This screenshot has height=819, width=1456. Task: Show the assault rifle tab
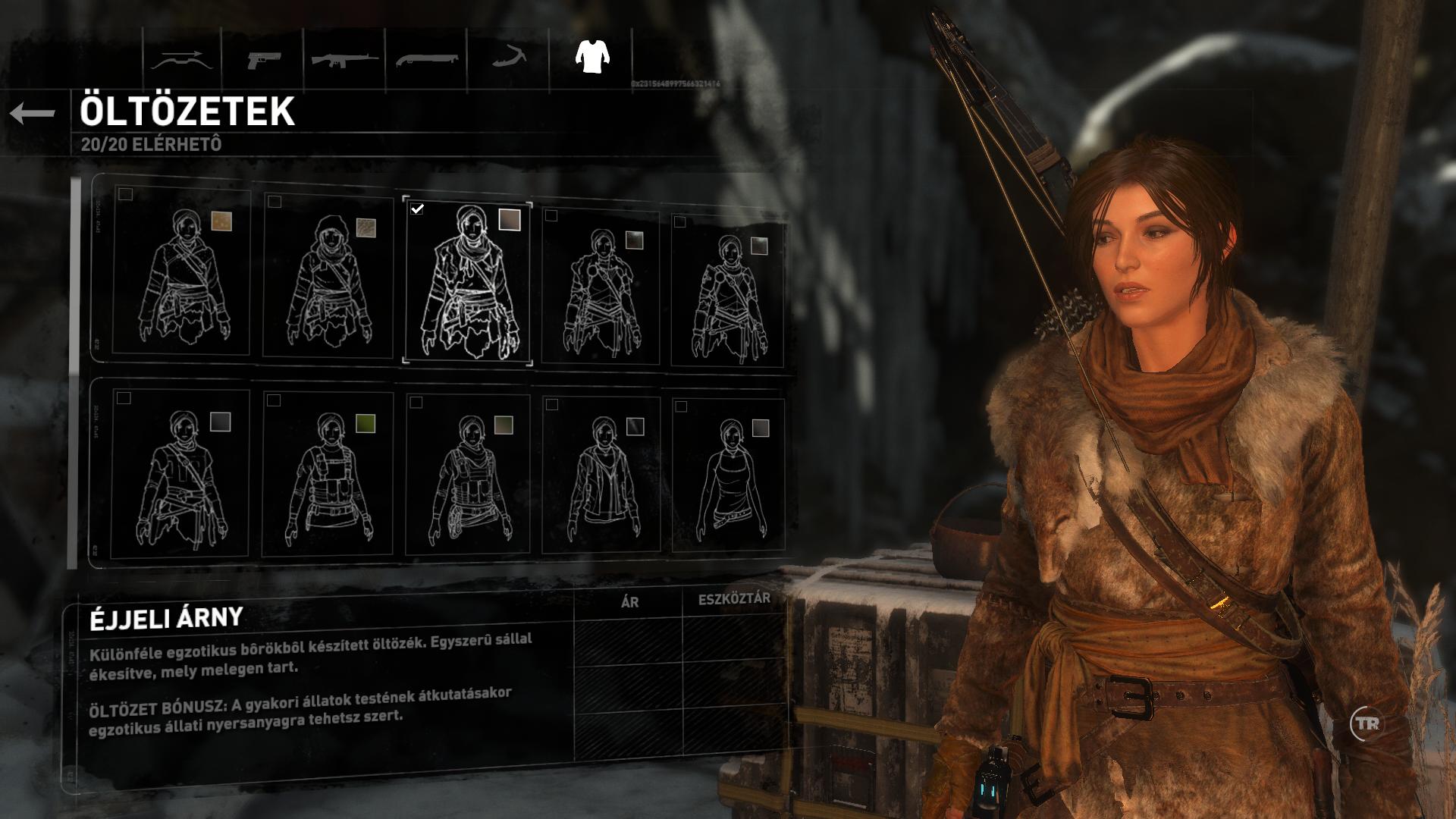point(345,59)
